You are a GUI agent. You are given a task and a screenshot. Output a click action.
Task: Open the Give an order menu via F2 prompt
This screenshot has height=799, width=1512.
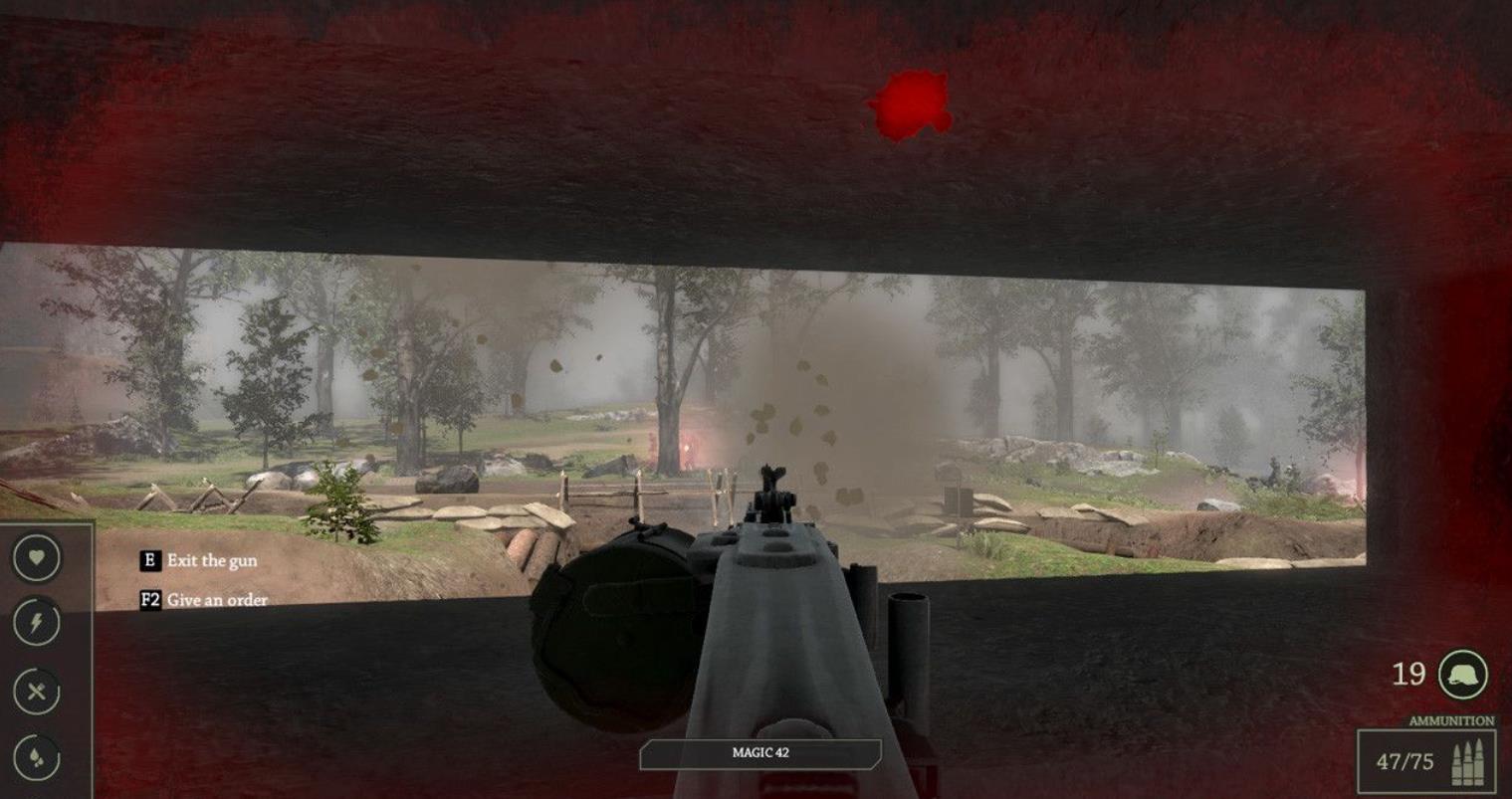(203, 600)
